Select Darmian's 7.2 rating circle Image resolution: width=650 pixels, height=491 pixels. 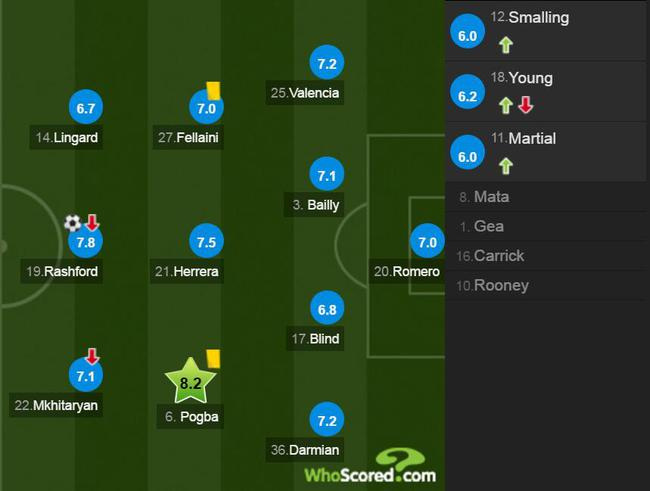click(x=325, y=420)
